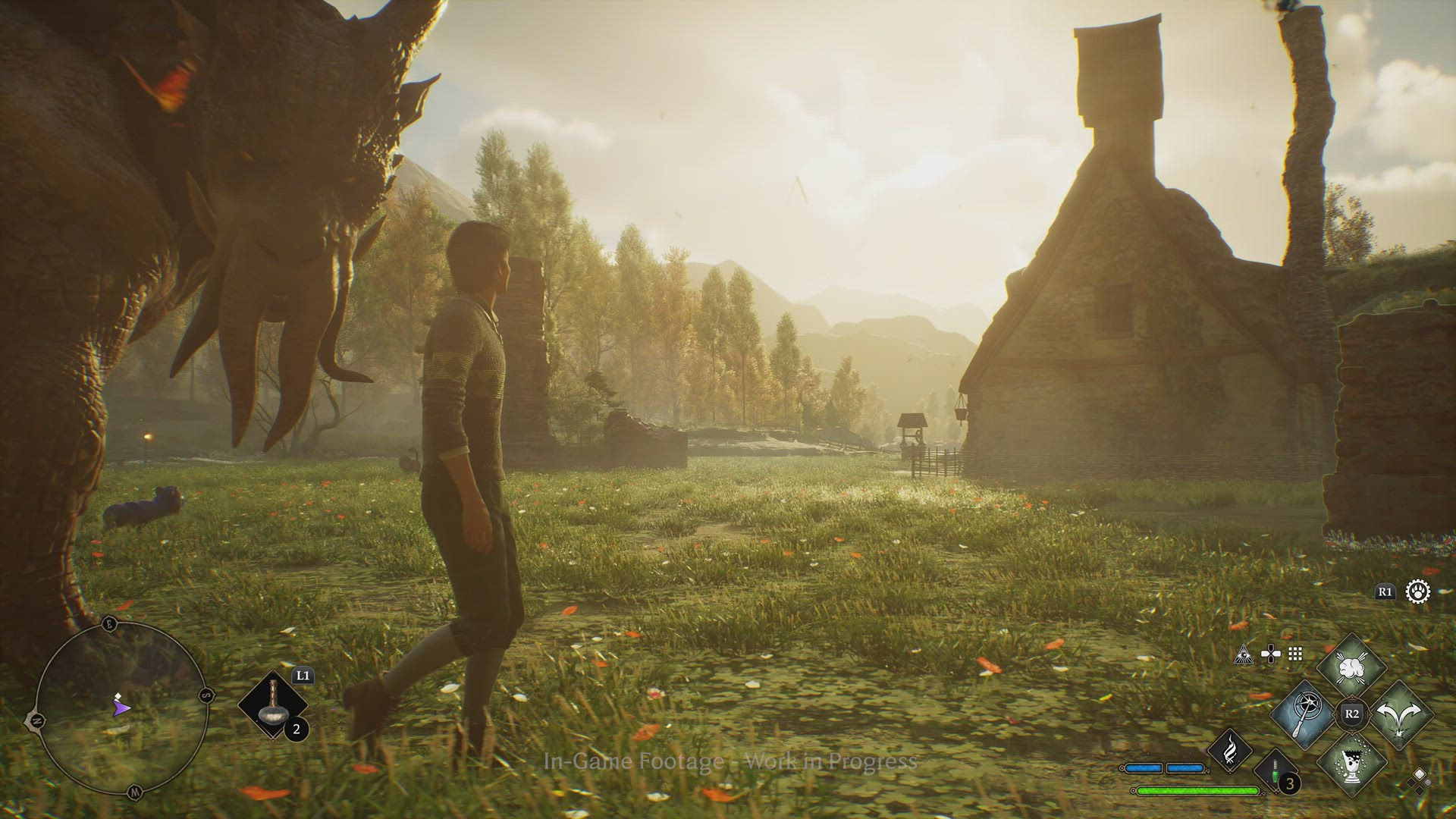Screen dimensions: 1456x819
Task: Cast the cloud burst spell in the top diamond
Action: (x=1351, y=668)
